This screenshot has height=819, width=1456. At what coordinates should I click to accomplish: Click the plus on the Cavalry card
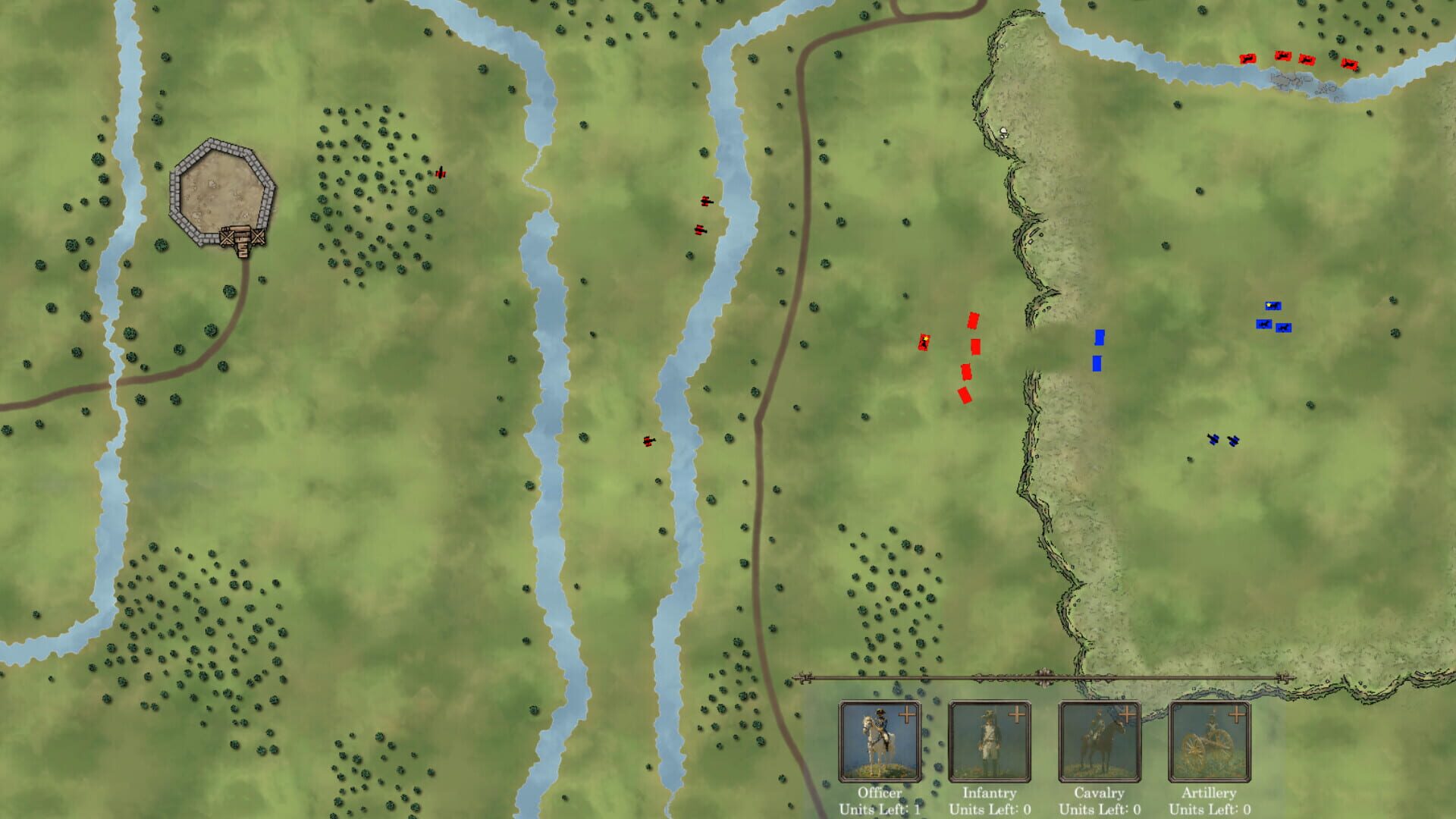pyautogui.click(x=1129, y=714)
